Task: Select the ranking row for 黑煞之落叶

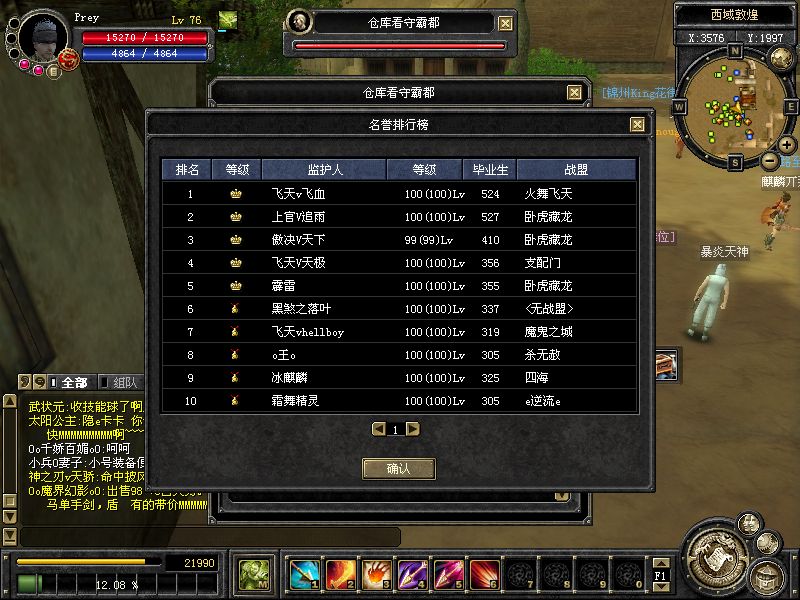Action: 399,309
